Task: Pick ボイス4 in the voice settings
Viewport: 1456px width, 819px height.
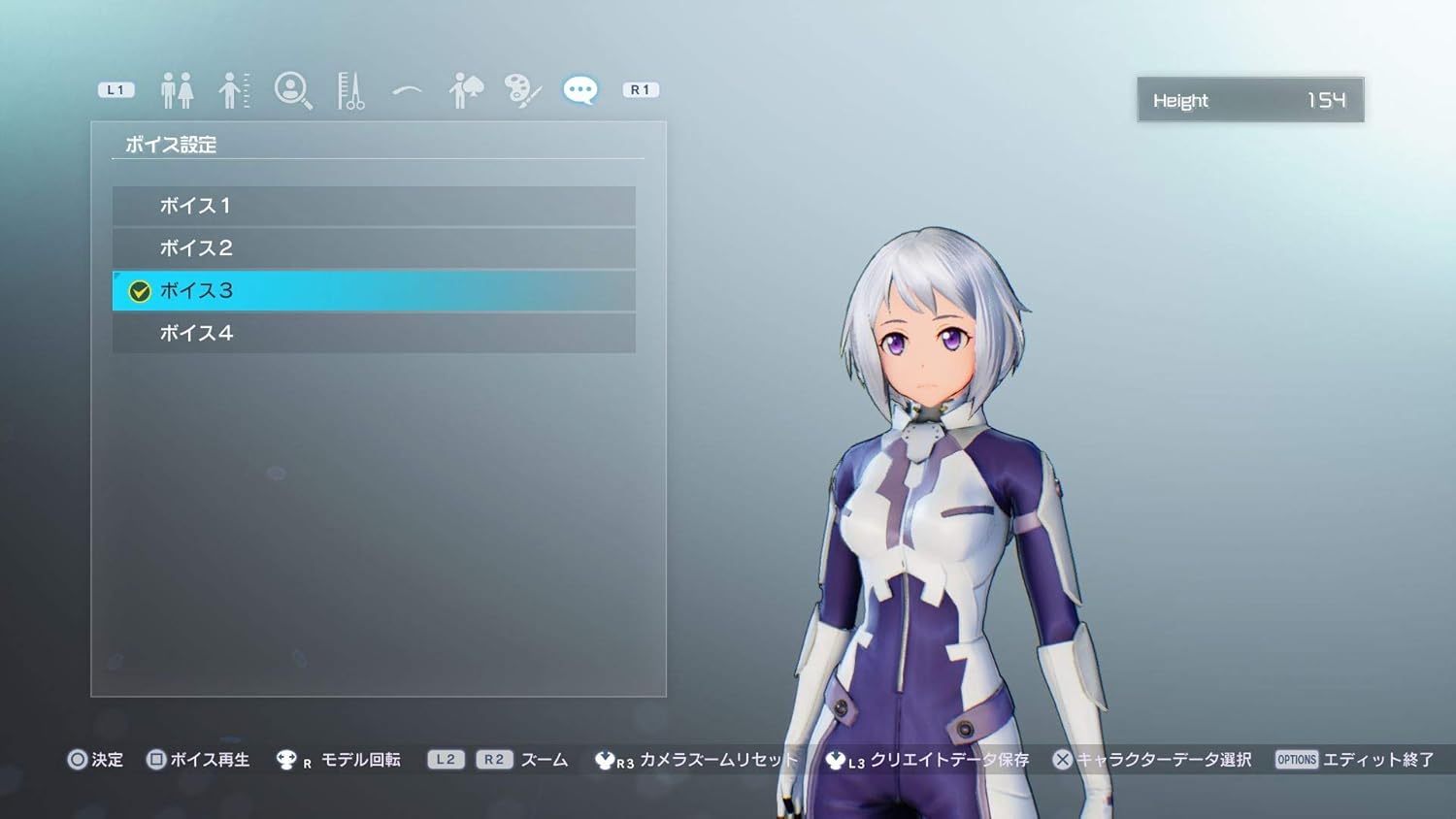Action: (x=374, y=333)
